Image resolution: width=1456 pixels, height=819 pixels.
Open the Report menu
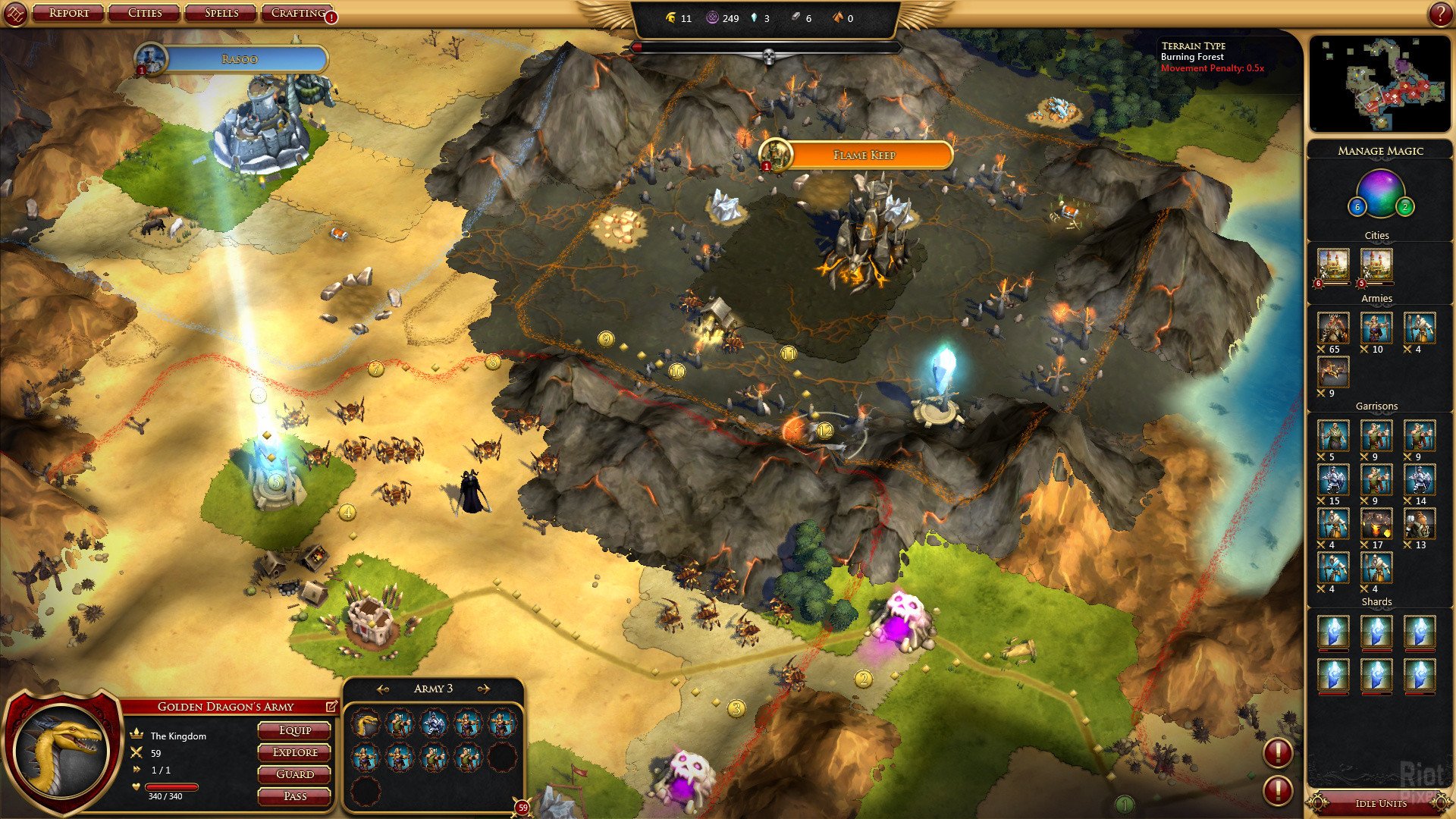68,13
